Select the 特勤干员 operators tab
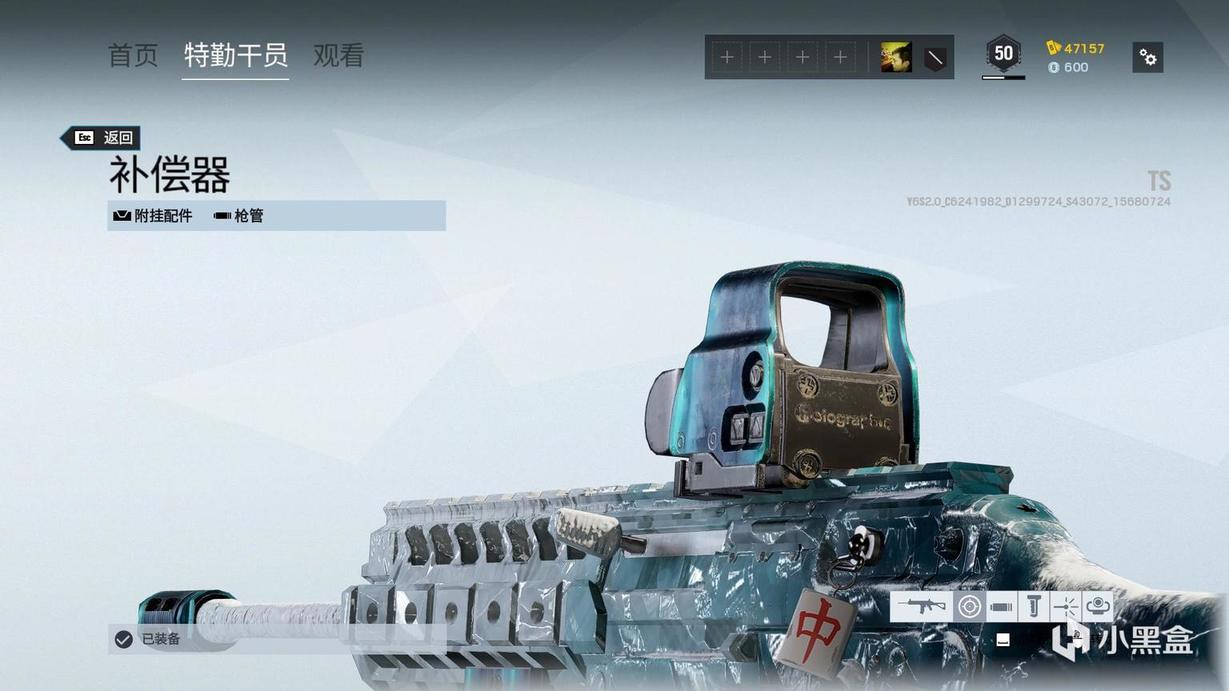The image size is (1229, 691). pos(236,55)
